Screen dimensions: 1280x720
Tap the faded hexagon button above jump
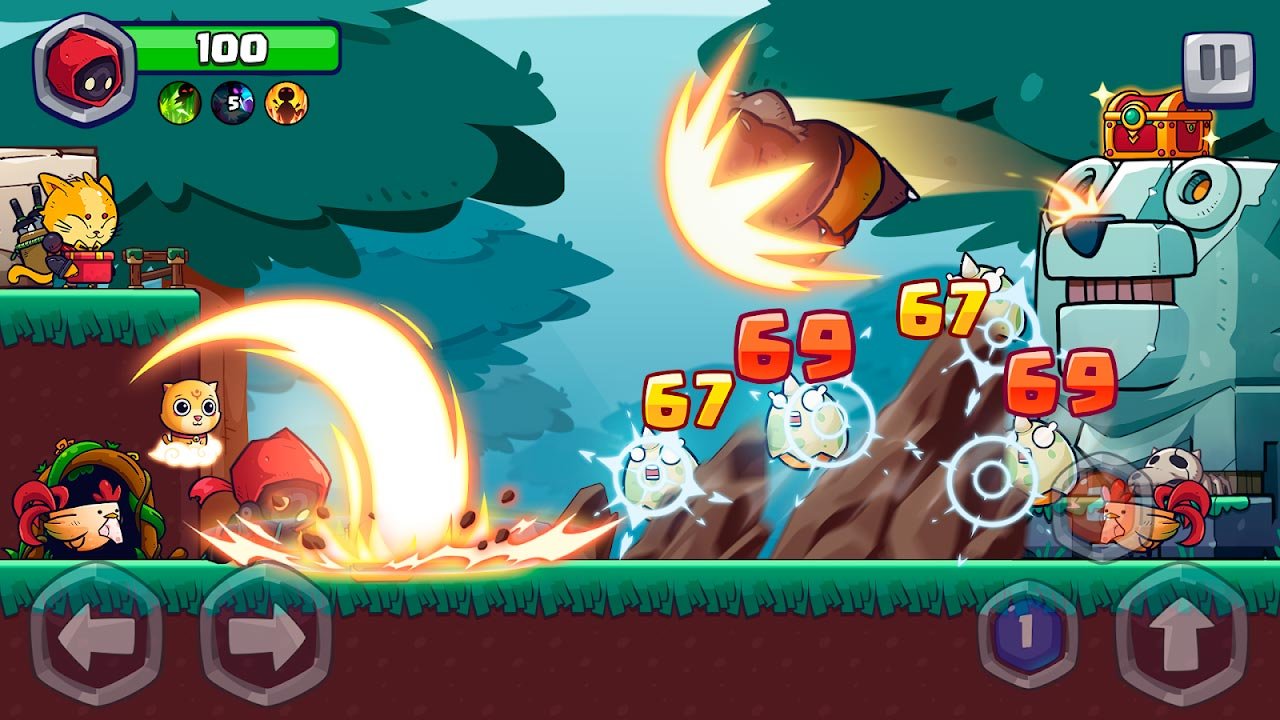click(x=1099, y=506)
